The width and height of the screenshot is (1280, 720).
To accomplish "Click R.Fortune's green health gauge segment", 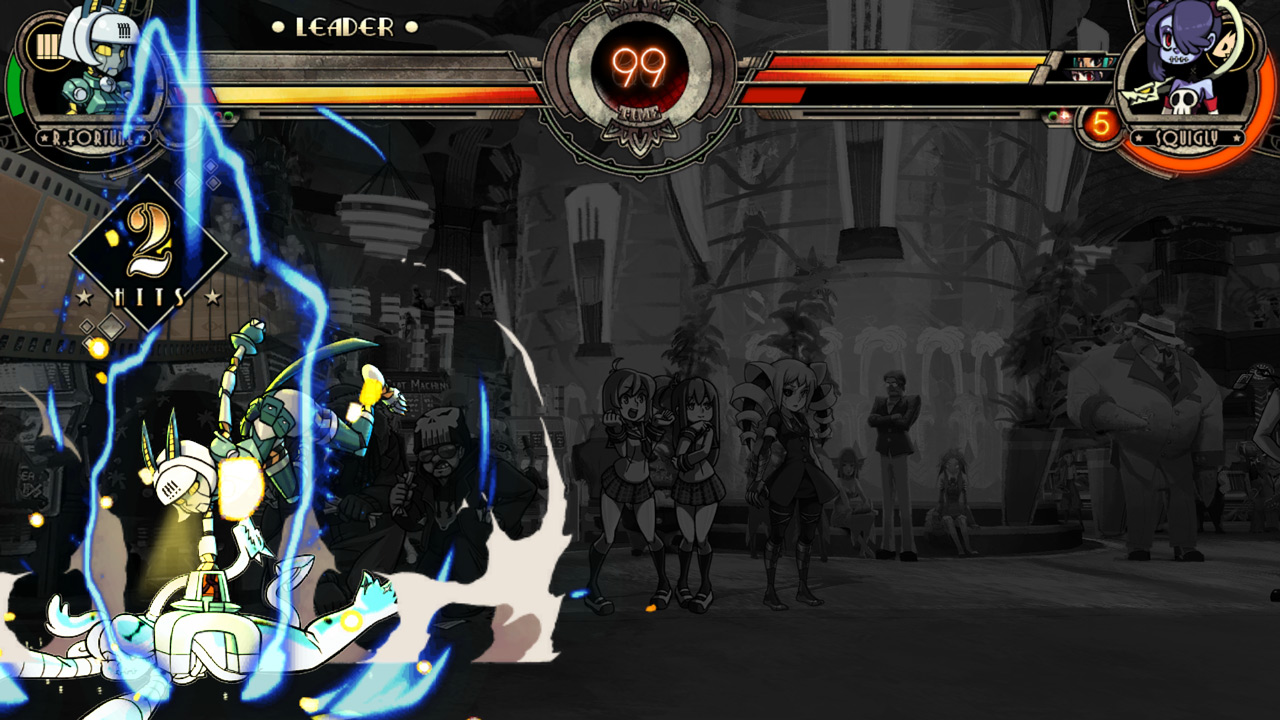I will point(14,87).
